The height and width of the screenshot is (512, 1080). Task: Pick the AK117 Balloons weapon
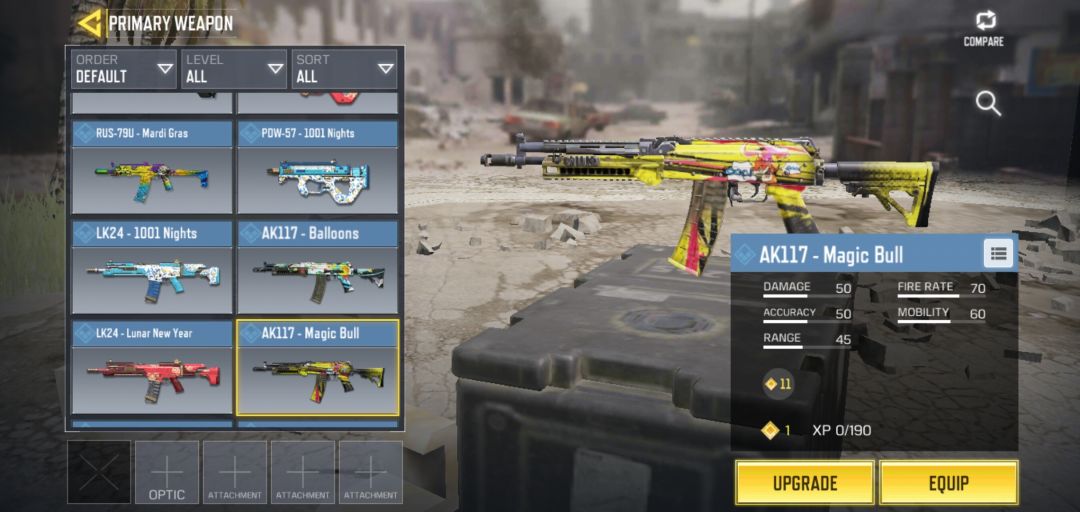(x=318, y=268)
